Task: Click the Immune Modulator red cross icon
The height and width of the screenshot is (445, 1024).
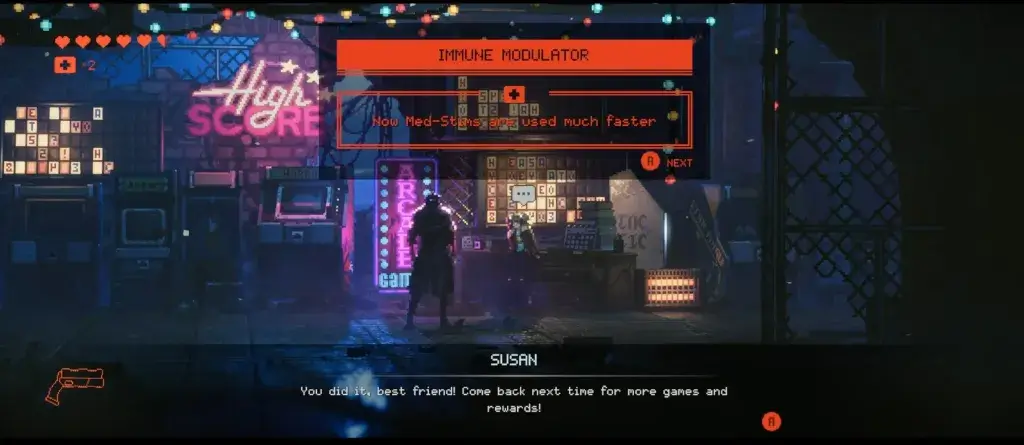Action: (x=514, y=93)
